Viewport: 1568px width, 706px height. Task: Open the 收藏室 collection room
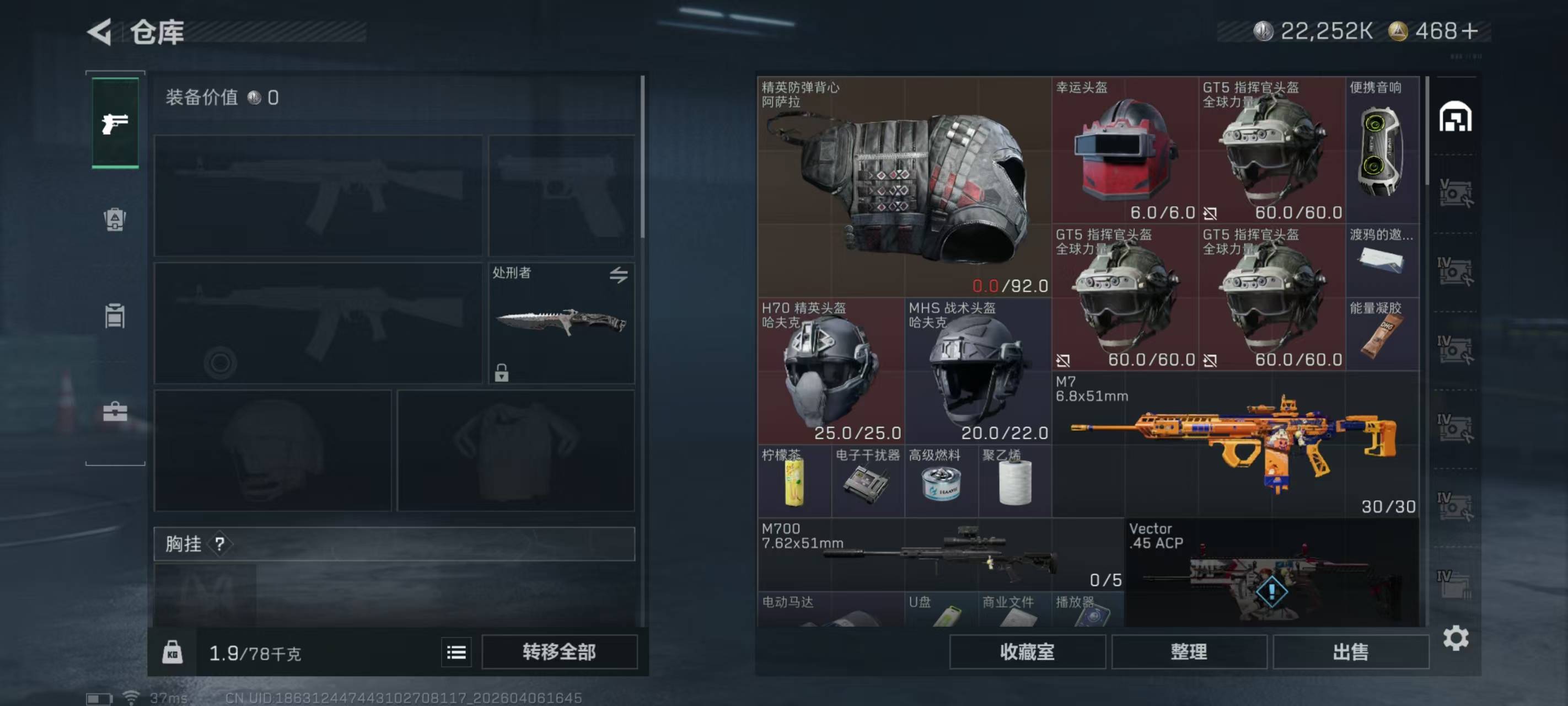tap(1027, 652)
